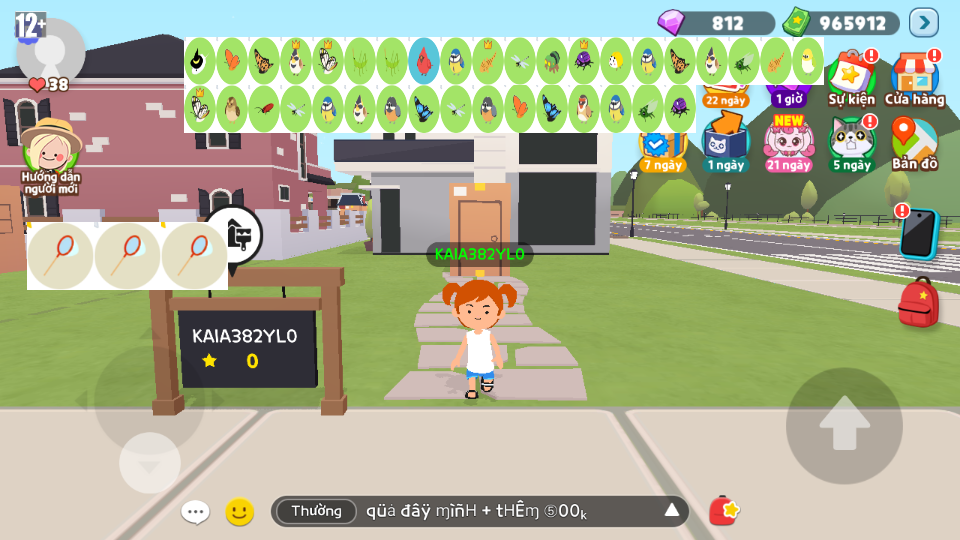Image resolution: width=960 pixels, height=540 pixels.
Task: Open the Bản đồ map
Action: pos(914,143)
